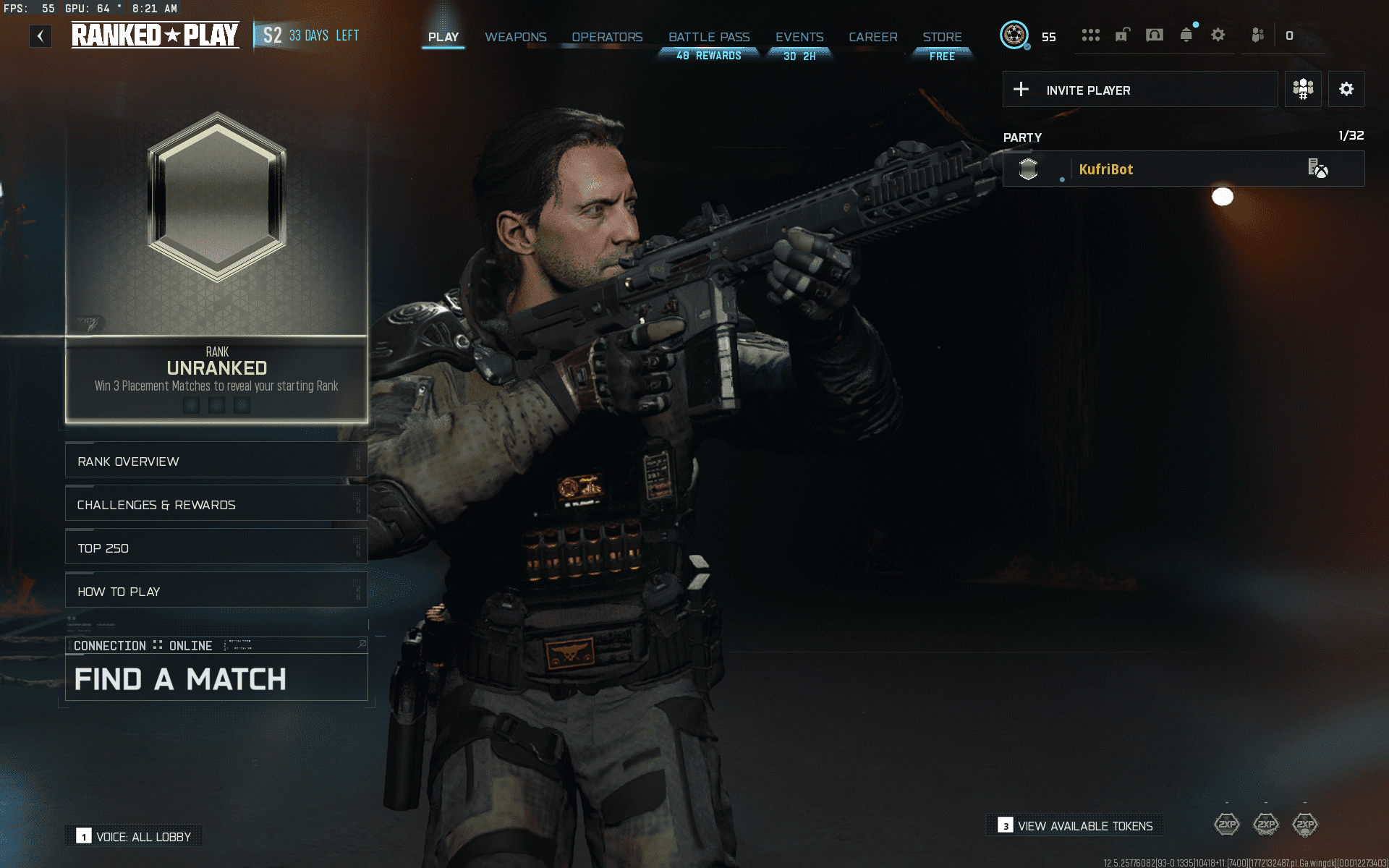
Task: Open the social/friends grid icon
Action: click(1091, 35)
